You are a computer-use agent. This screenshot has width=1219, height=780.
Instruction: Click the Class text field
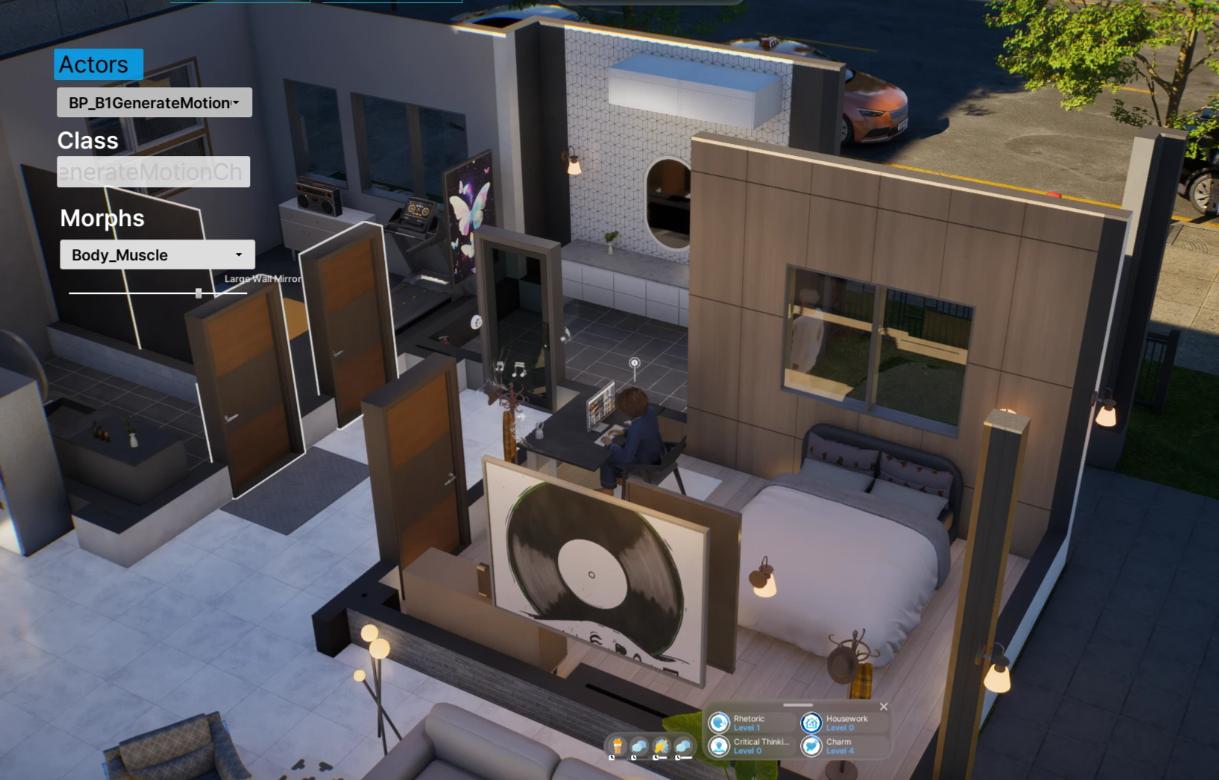click(153, 172)
